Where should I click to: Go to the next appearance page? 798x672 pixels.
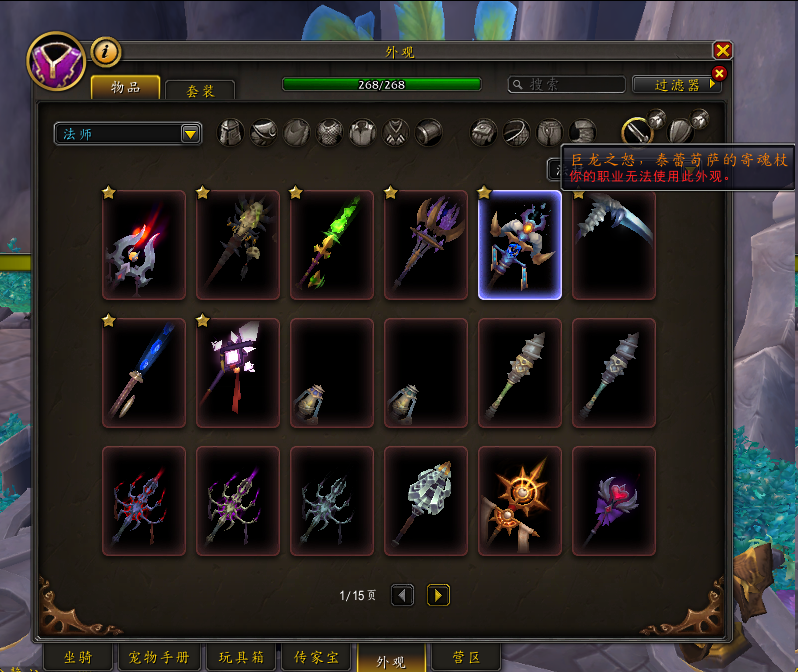pyautogui.click(x=438, y=595)
